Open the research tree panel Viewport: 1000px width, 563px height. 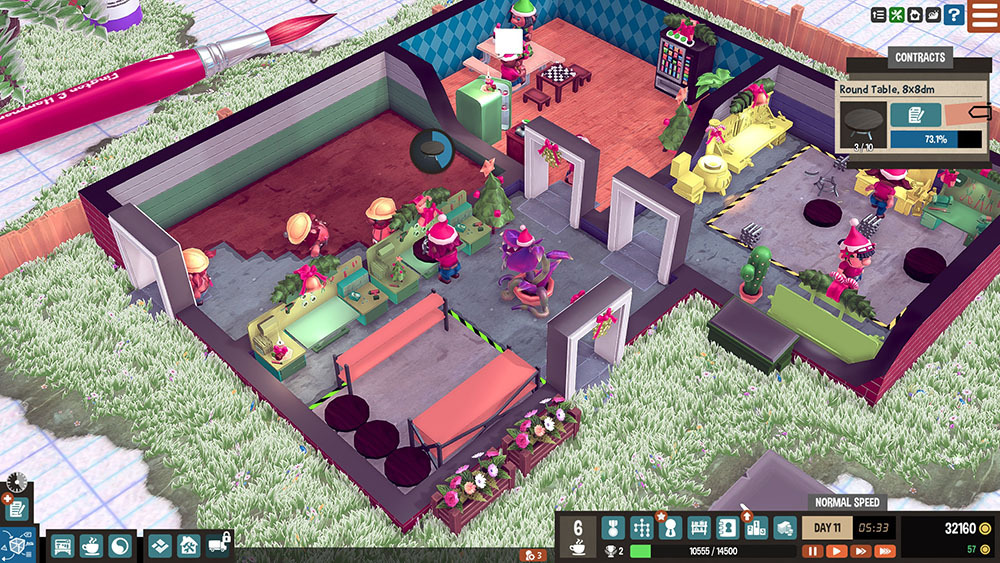[643, 528]
